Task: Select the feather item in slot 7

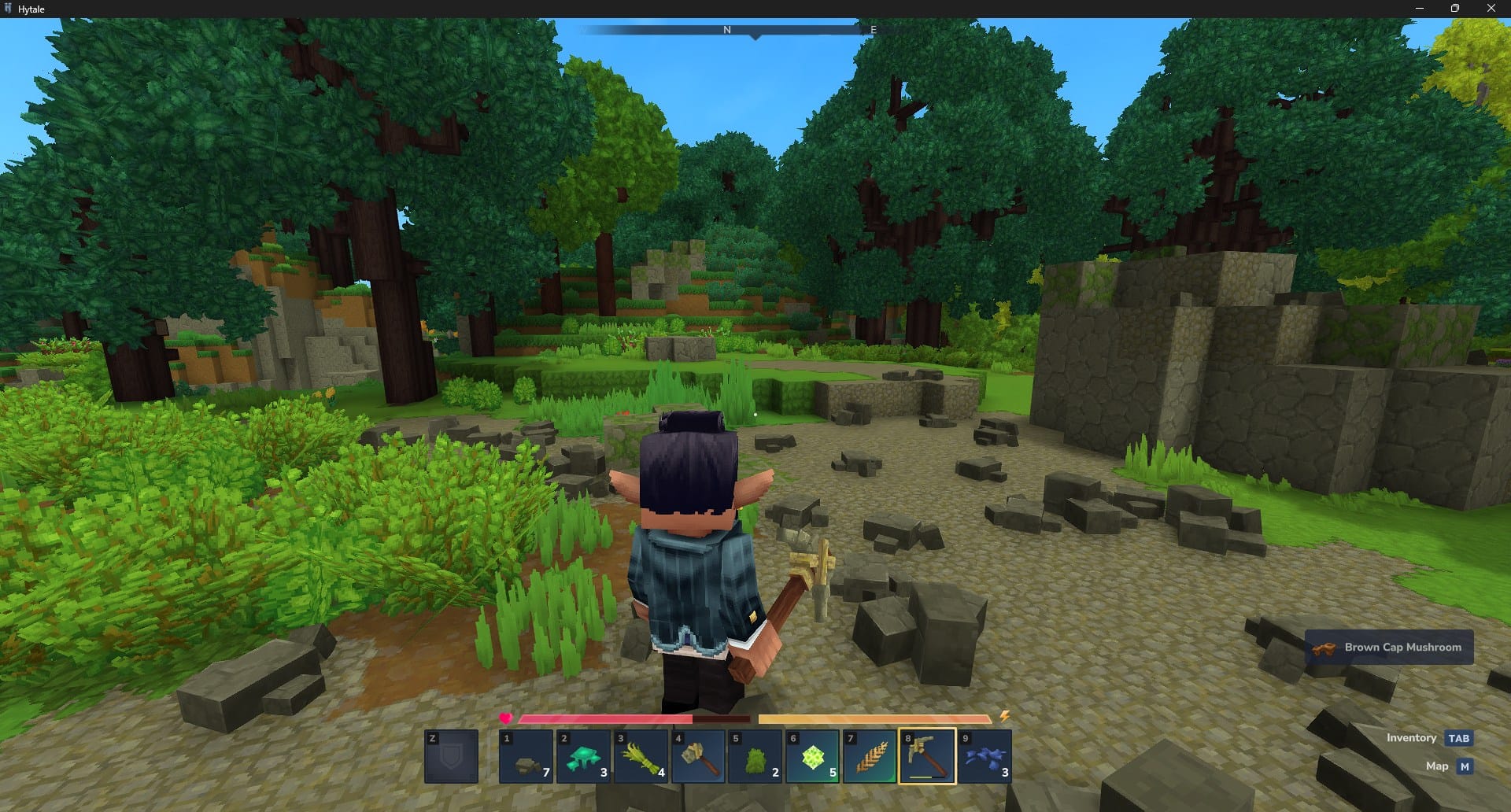Action: coord(869,757)
